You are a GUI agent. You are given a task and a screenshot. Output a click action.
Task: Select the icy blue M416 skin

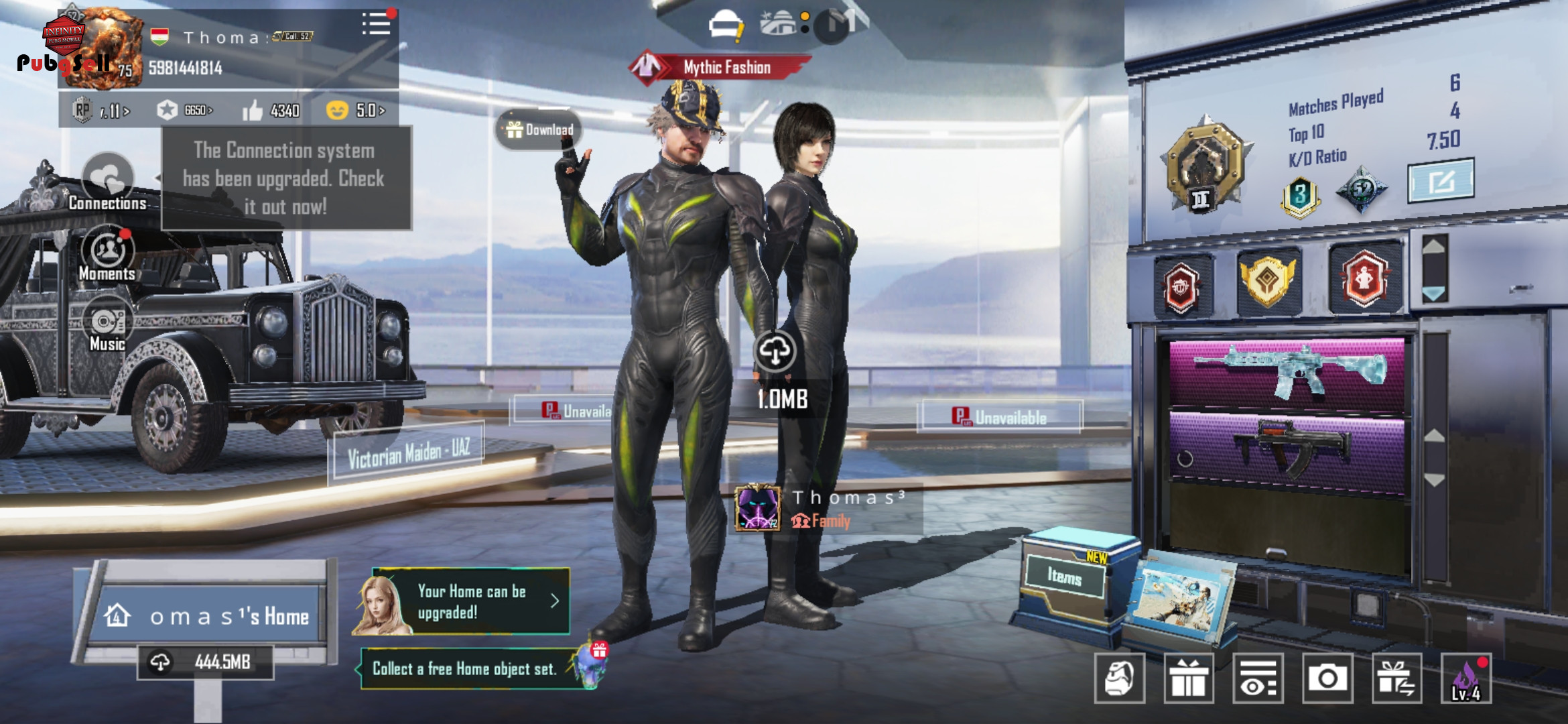tap(1287, 371)
